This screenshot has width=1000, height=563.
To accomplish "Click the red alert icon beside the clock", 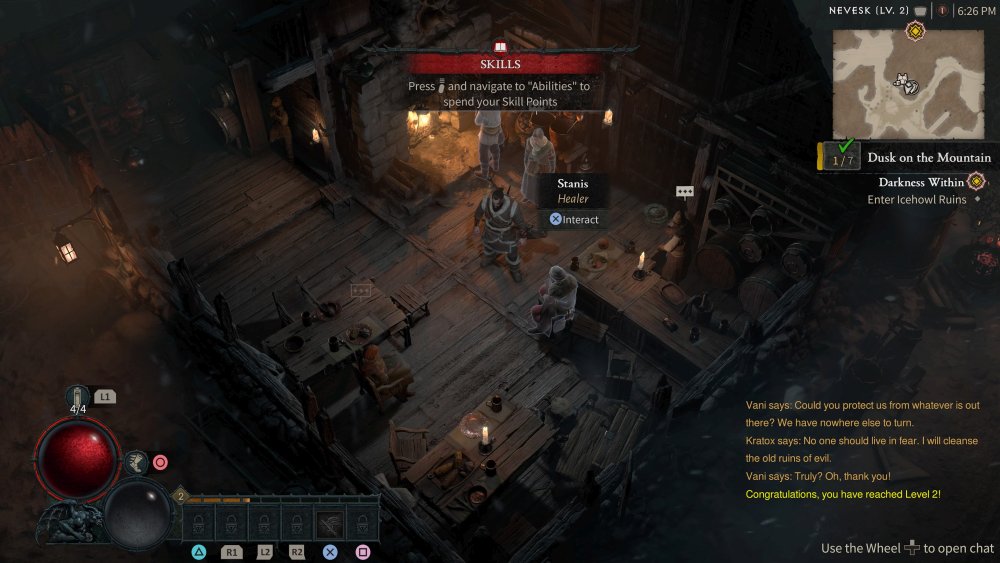I will point(942,11).
